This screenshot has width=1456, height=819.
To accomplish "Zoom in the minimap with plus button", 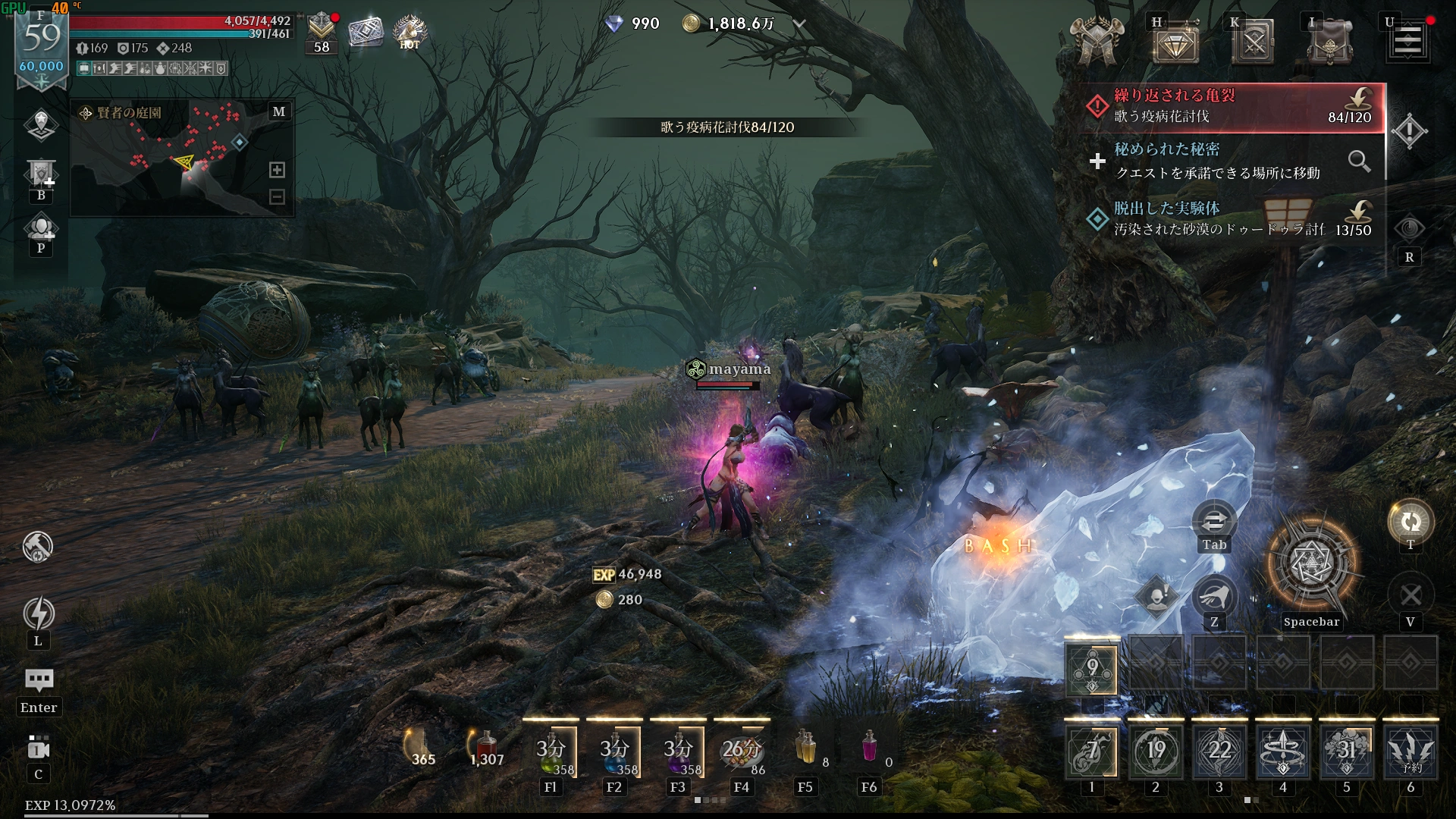I will pyautogui.click(x=277, y=170).
